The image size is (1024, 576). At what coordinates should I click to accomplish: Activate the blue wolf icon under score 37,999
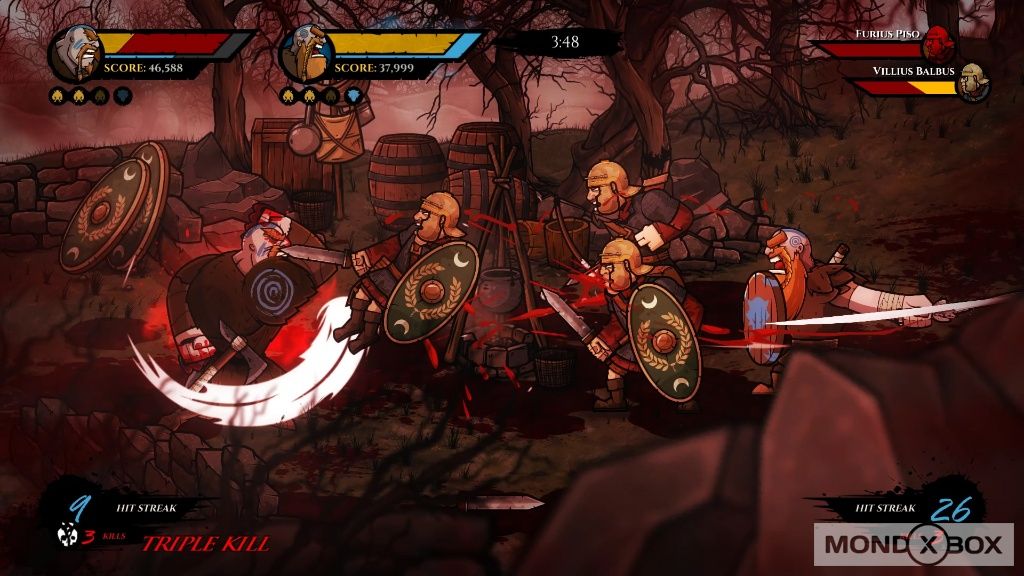(352, 96)
